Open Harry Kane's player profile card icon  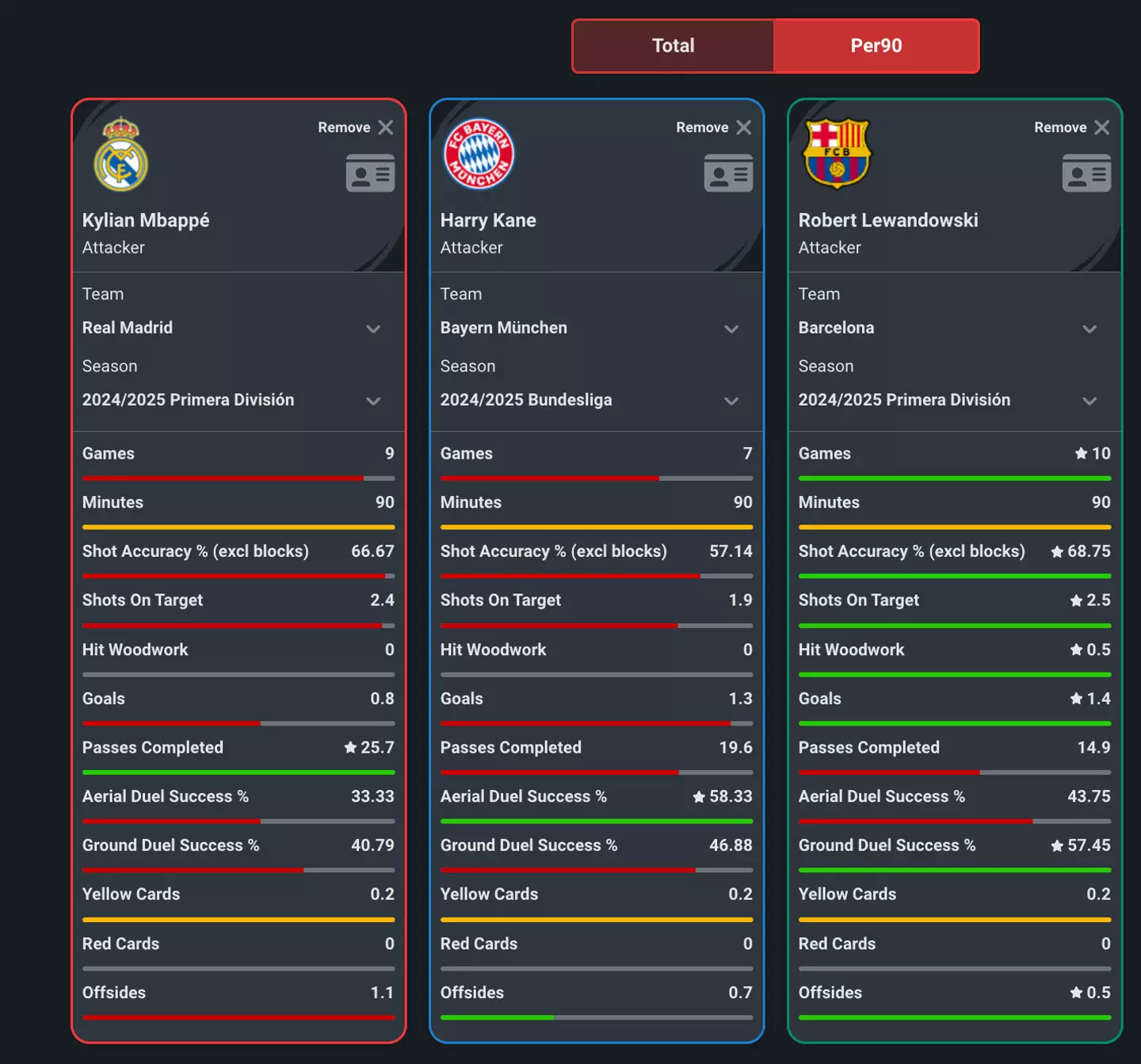tap(728, 174)
